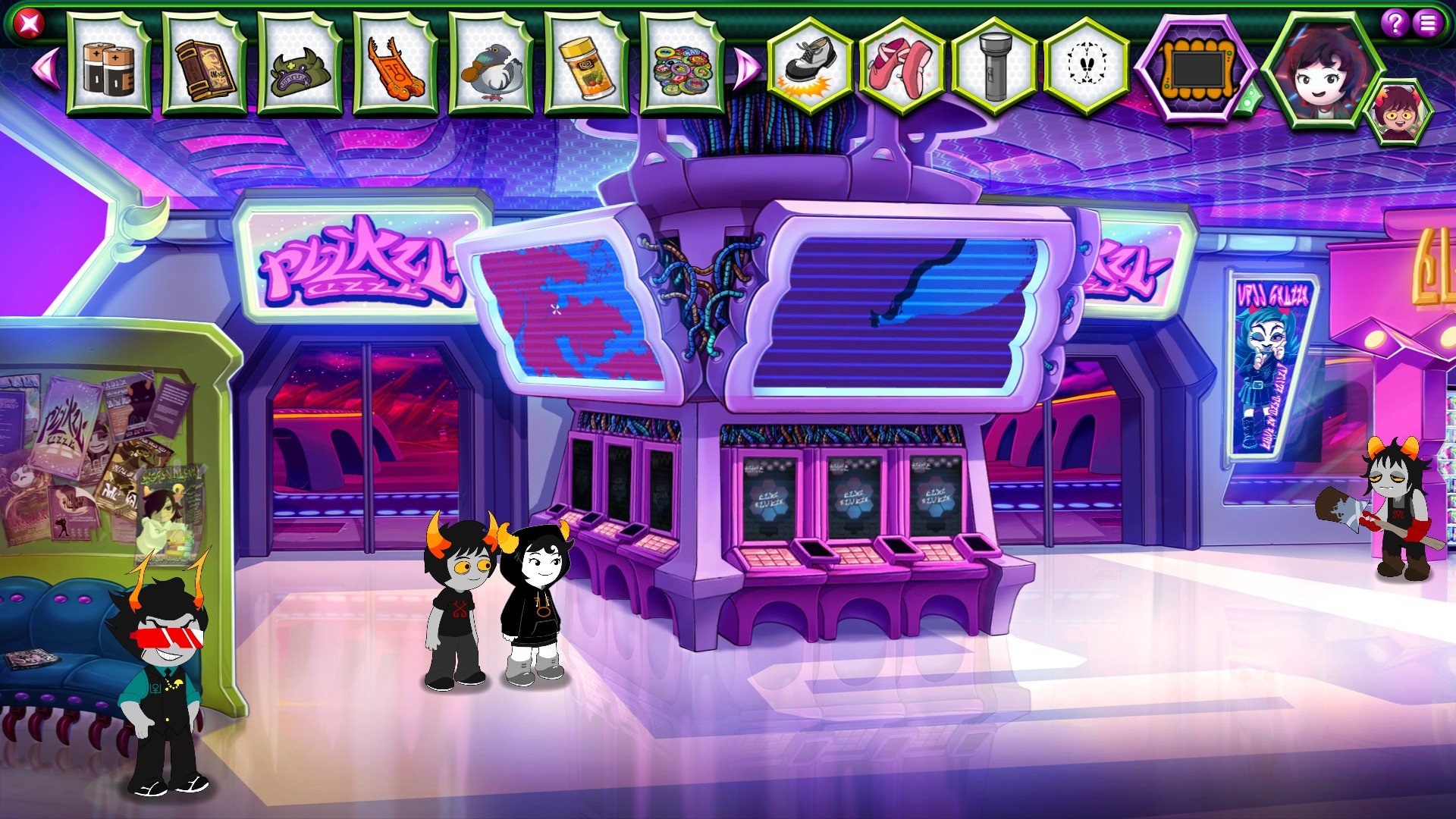Viewport: 1456px width, 819px height.
Task: Open help with the question mark button
Action: [1395, 24]
